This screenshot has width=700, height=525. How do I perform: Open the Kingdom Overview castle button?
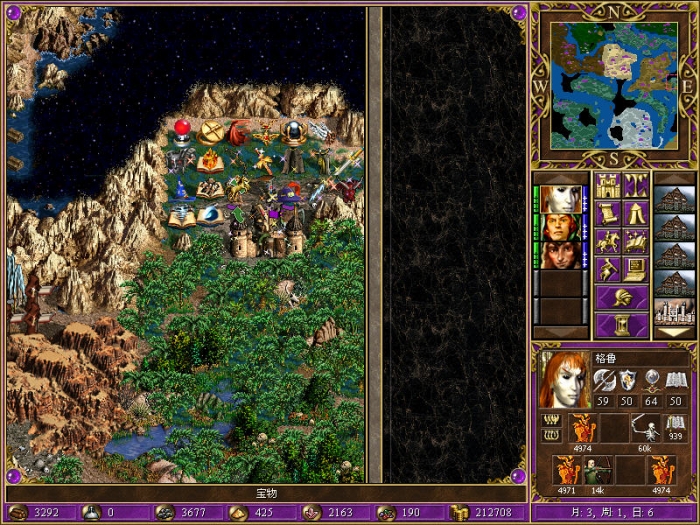608,185
